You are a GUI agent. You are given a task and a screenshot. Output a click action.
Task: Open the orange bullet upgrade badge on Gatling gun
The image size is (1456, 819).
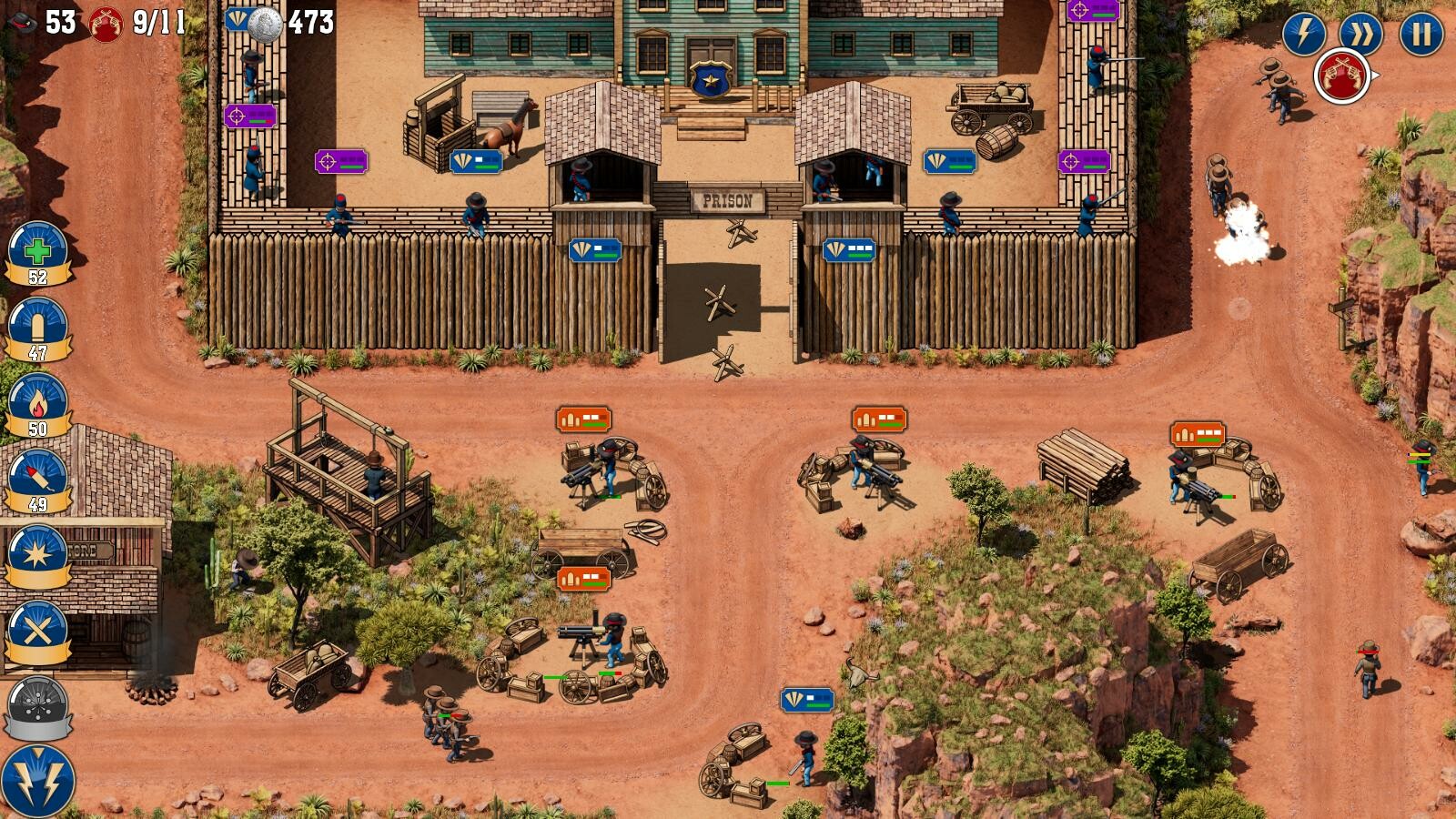click(586, 420)
